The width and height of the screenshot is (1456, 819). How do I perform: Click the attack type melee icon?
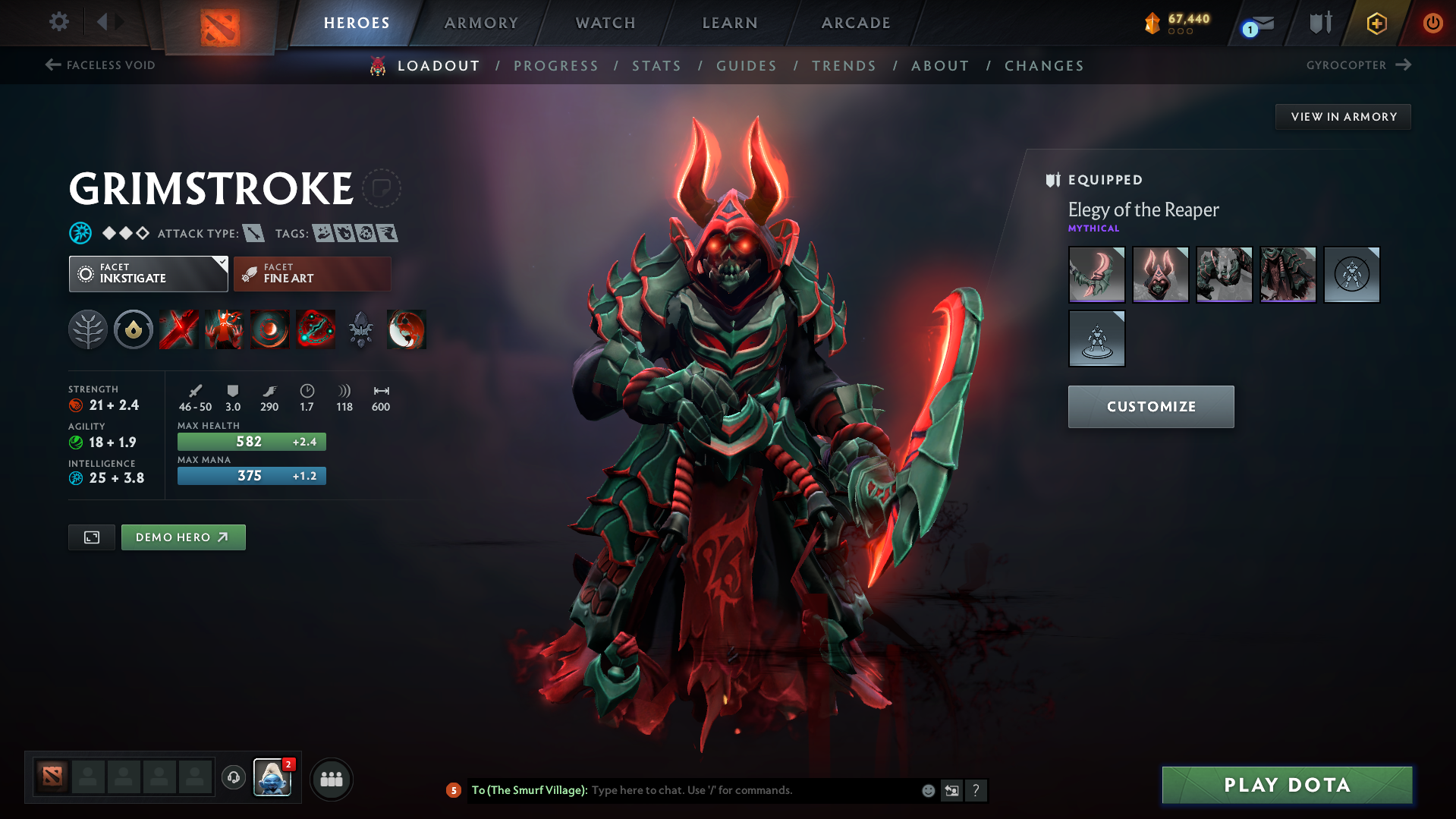click(253, 233)
